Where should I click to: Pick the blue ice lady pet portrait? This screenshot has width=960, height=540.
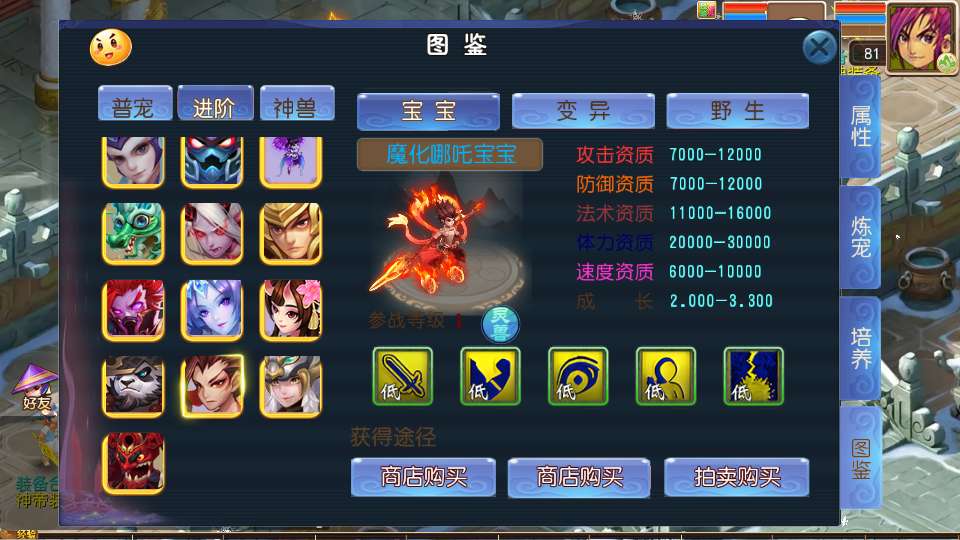tap(212, 309)
